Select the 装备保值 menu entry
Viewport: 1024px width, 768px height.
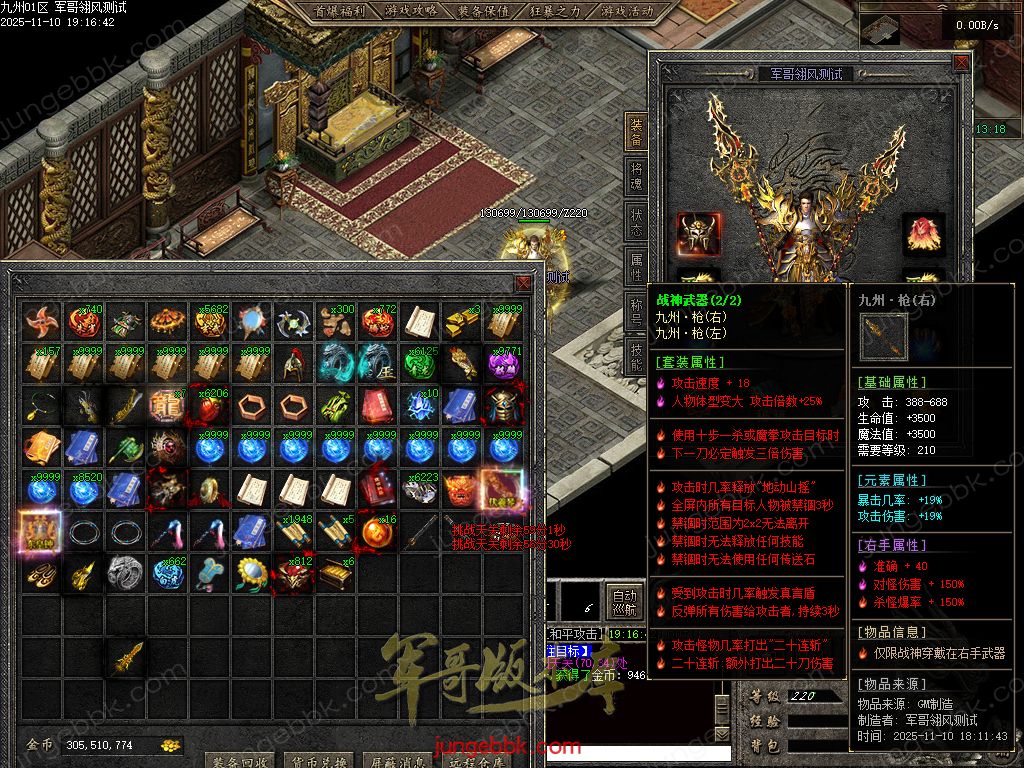pyautogui.click(x=484, y=12)
